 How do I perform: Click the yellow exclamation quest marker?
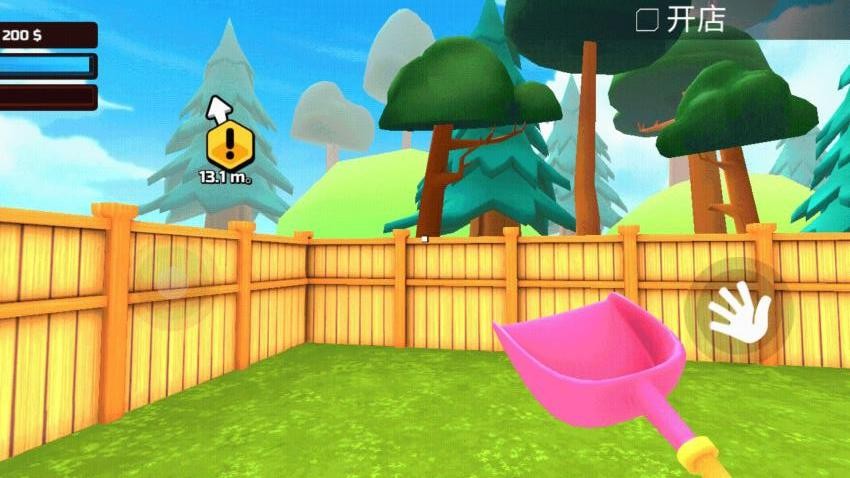tap(227, 146)
